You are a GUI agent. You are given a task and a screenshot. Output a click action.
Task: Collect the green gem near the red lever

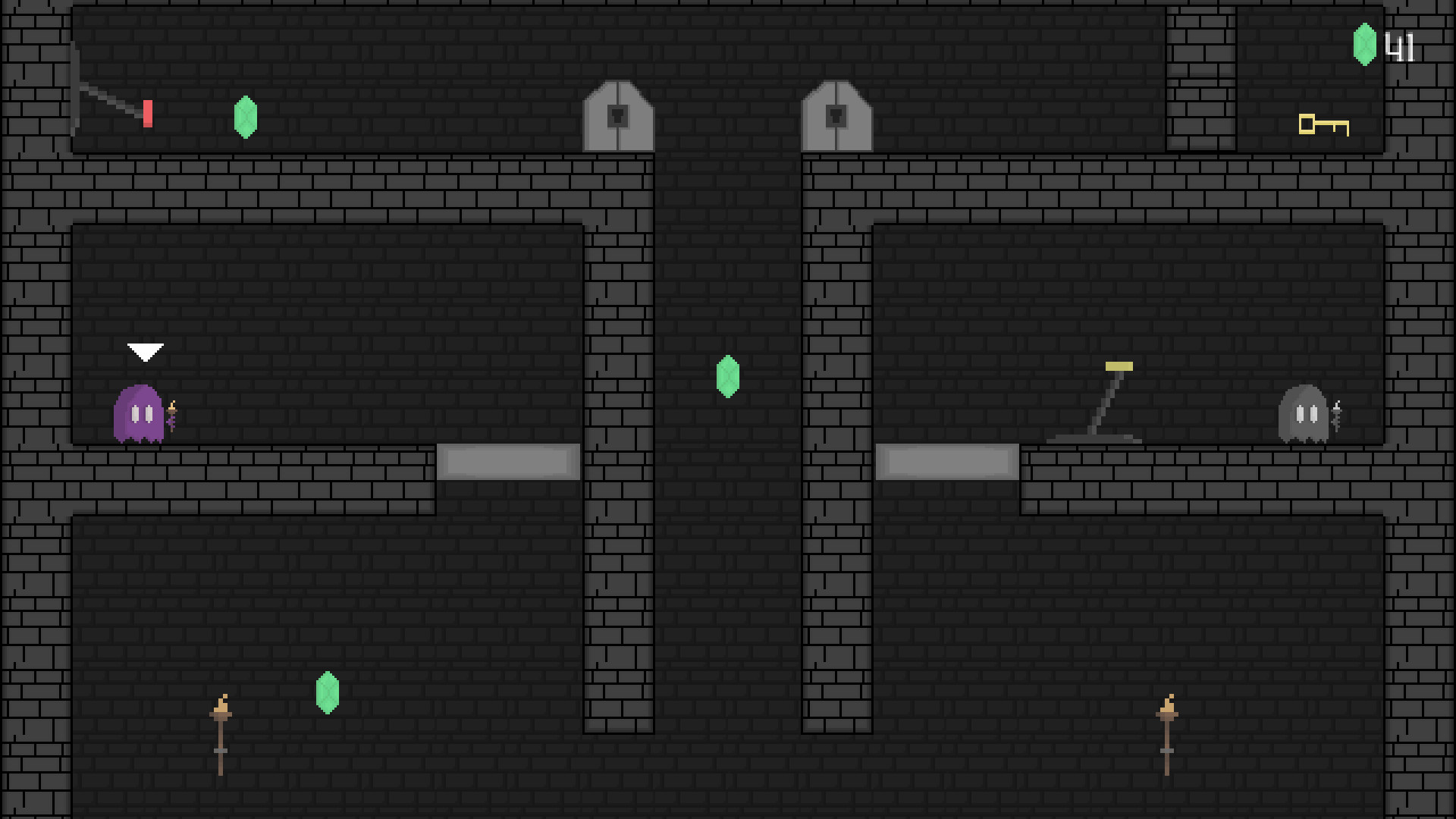[x=246, y=118]
